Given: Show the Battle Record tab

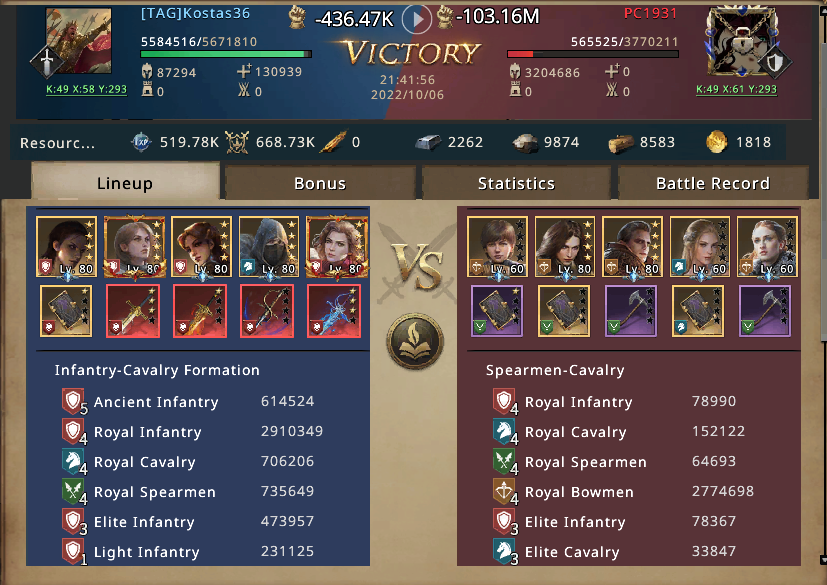Looking at the screenshot, I should pyautogui.click(x=712, y=183).
